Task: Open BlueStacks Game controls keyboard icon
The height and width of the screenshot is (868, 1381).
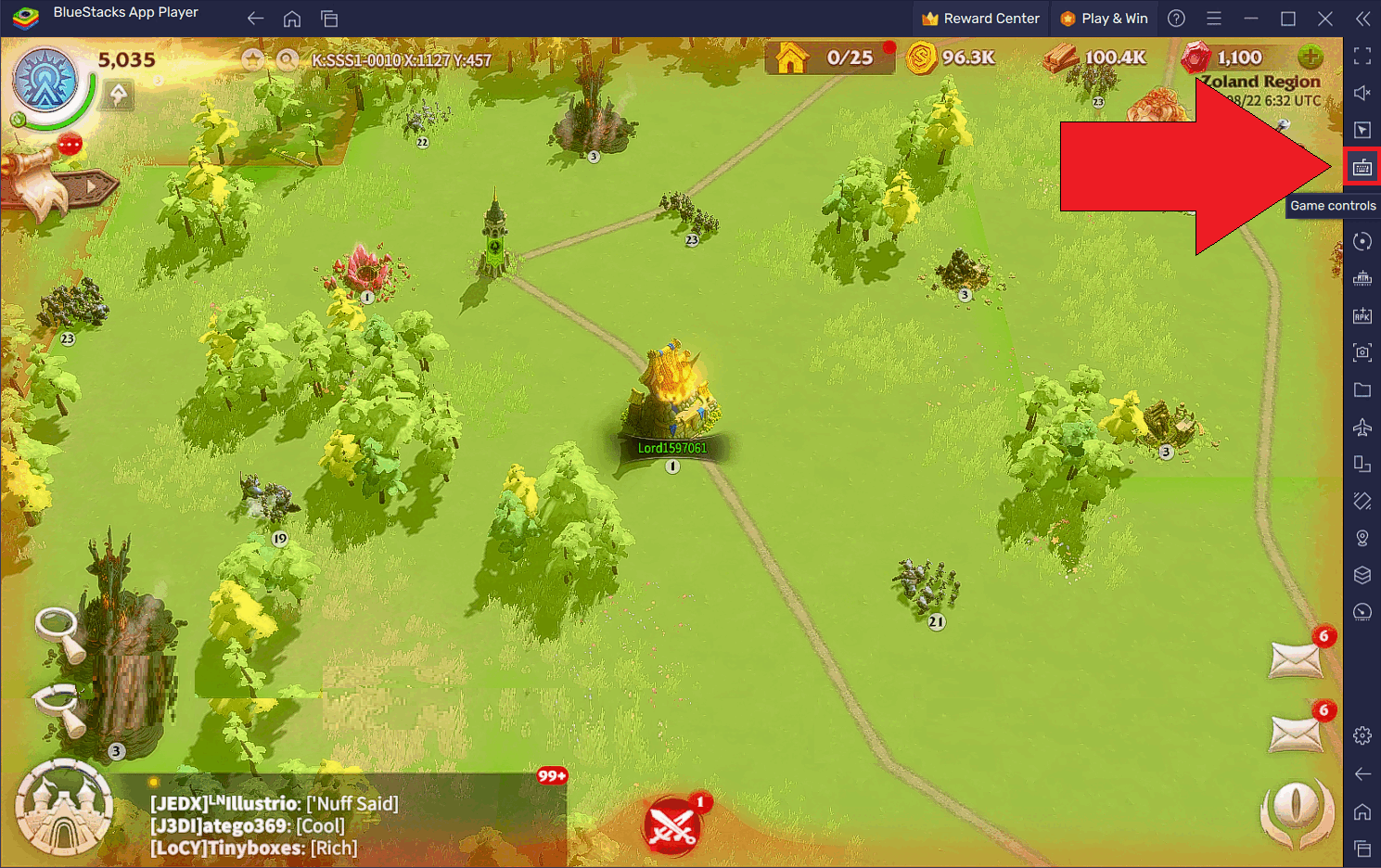Action: pyautogui.click(x=1362, y=168)
